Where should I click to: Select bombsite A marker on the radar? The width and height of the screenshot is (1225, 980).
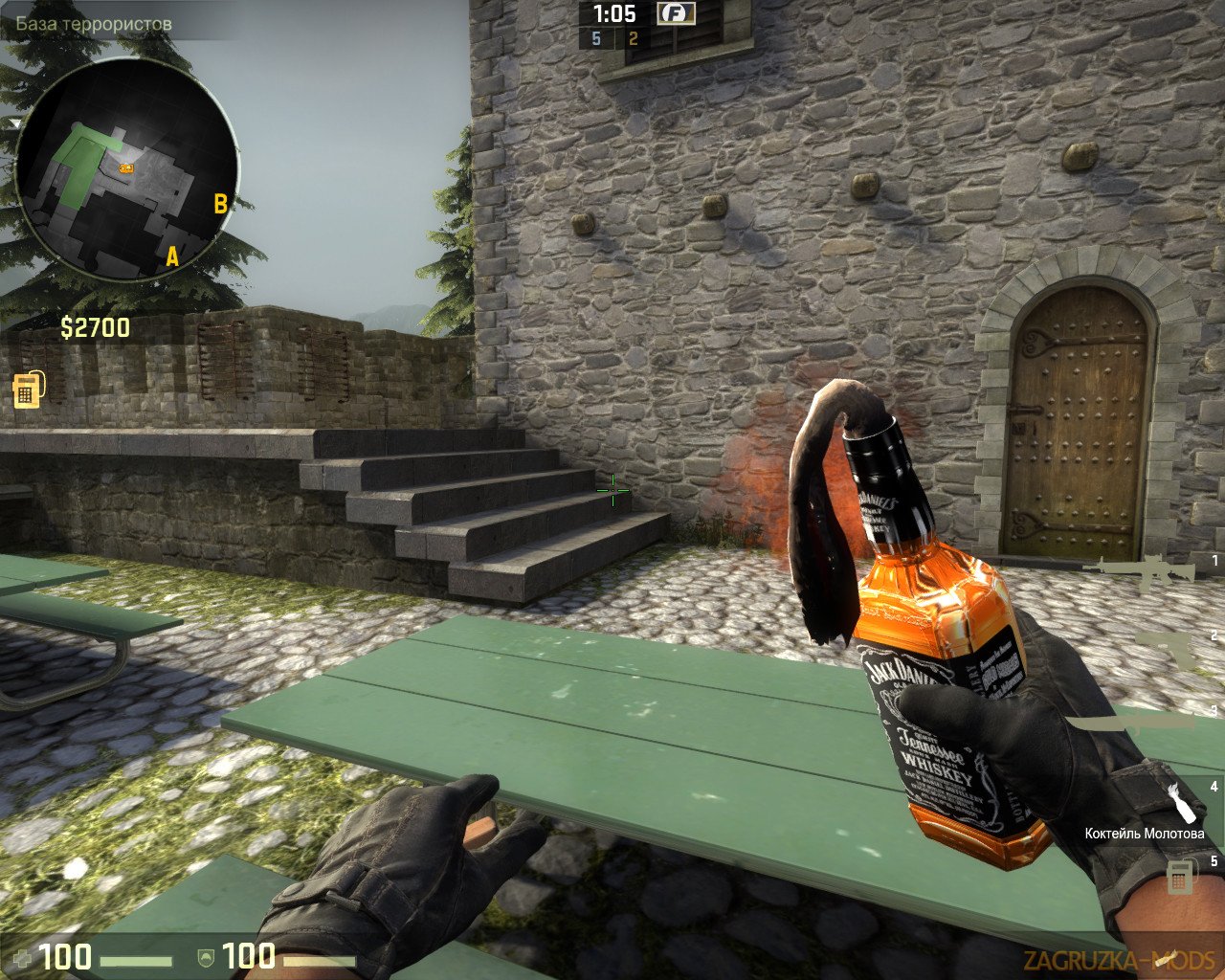pyautogui.click(x=172, y=256)
